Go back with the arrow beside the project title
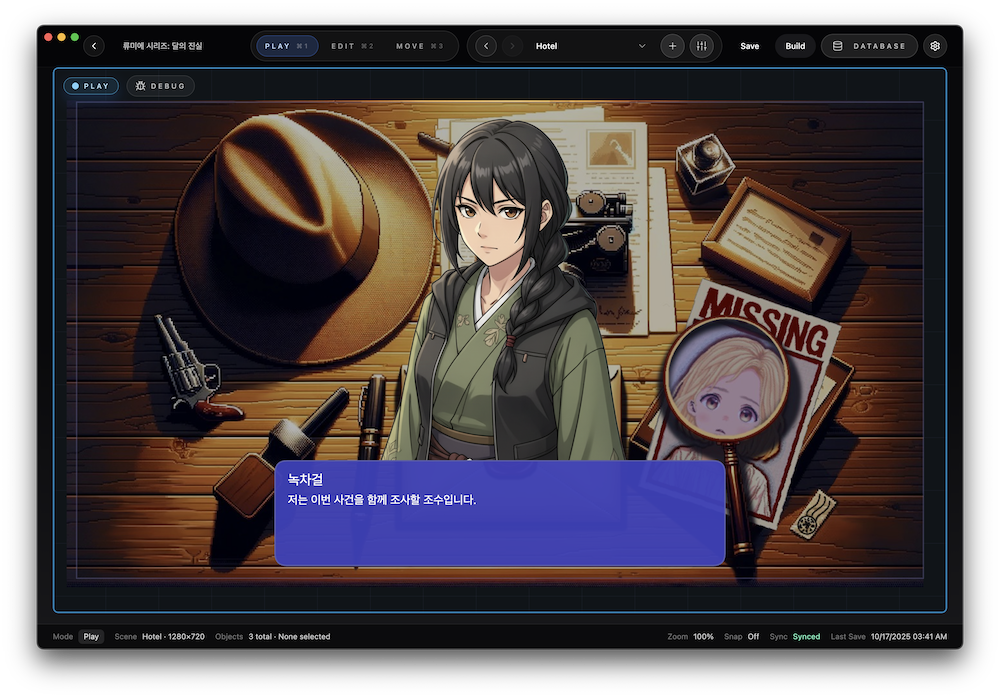The width and height of the screenshot is (1000, 698). click(94, 46)
